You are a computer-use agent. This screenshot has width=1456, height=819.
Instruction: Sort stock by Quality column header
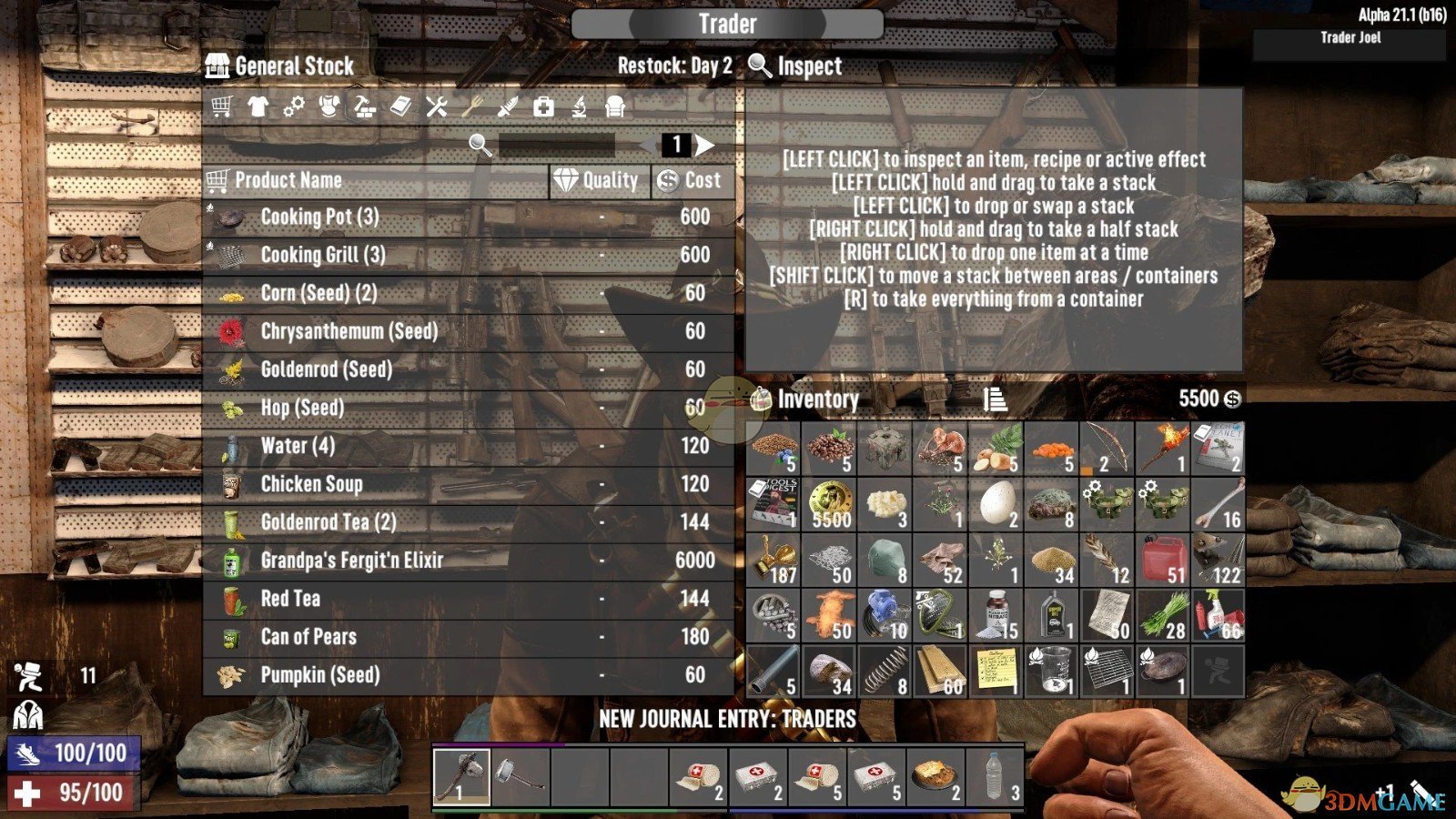pyautogui.click(x=598, y=181)
